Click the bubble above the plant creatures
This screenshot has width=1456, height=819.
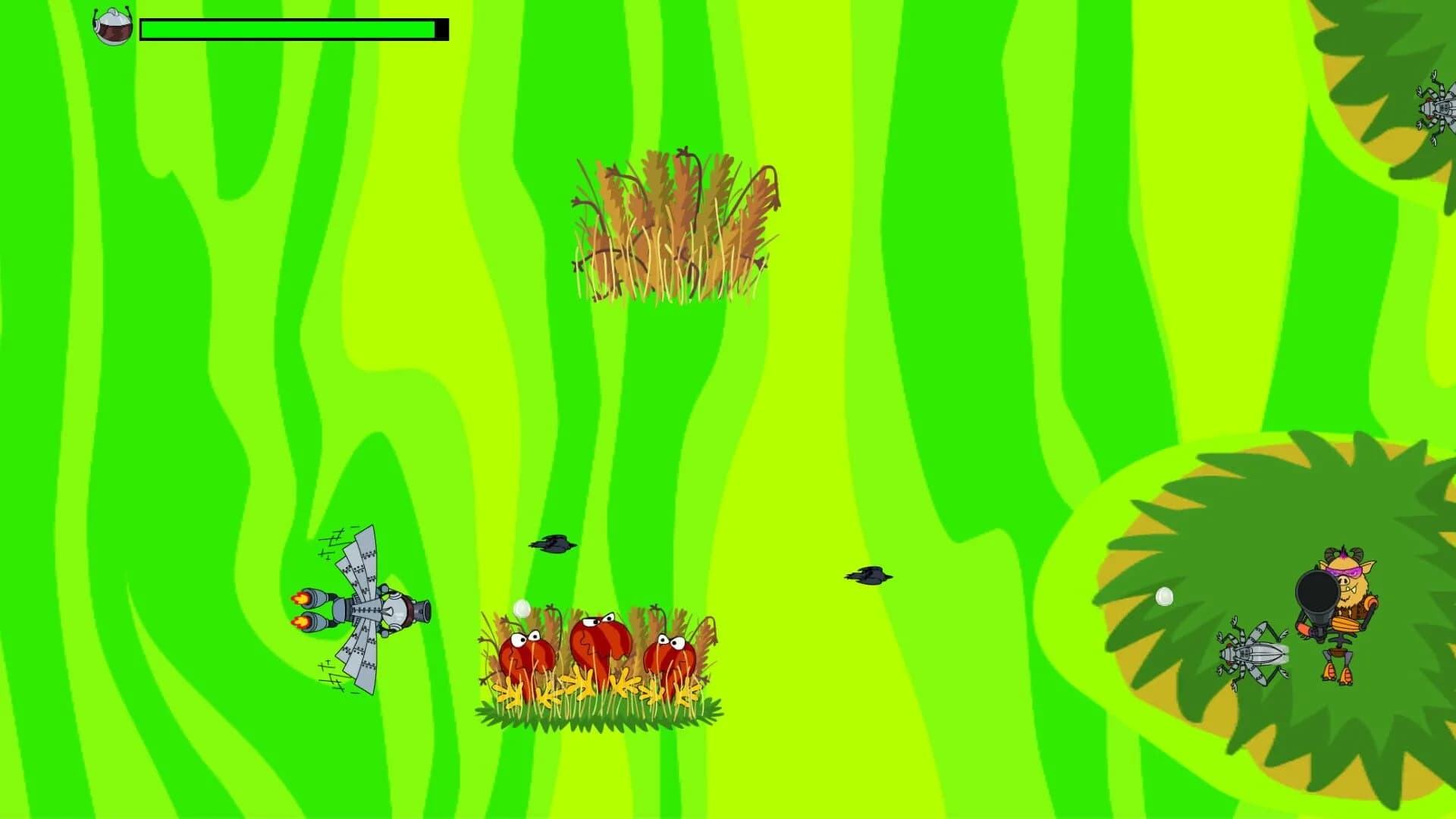click(x=522, y=607)
